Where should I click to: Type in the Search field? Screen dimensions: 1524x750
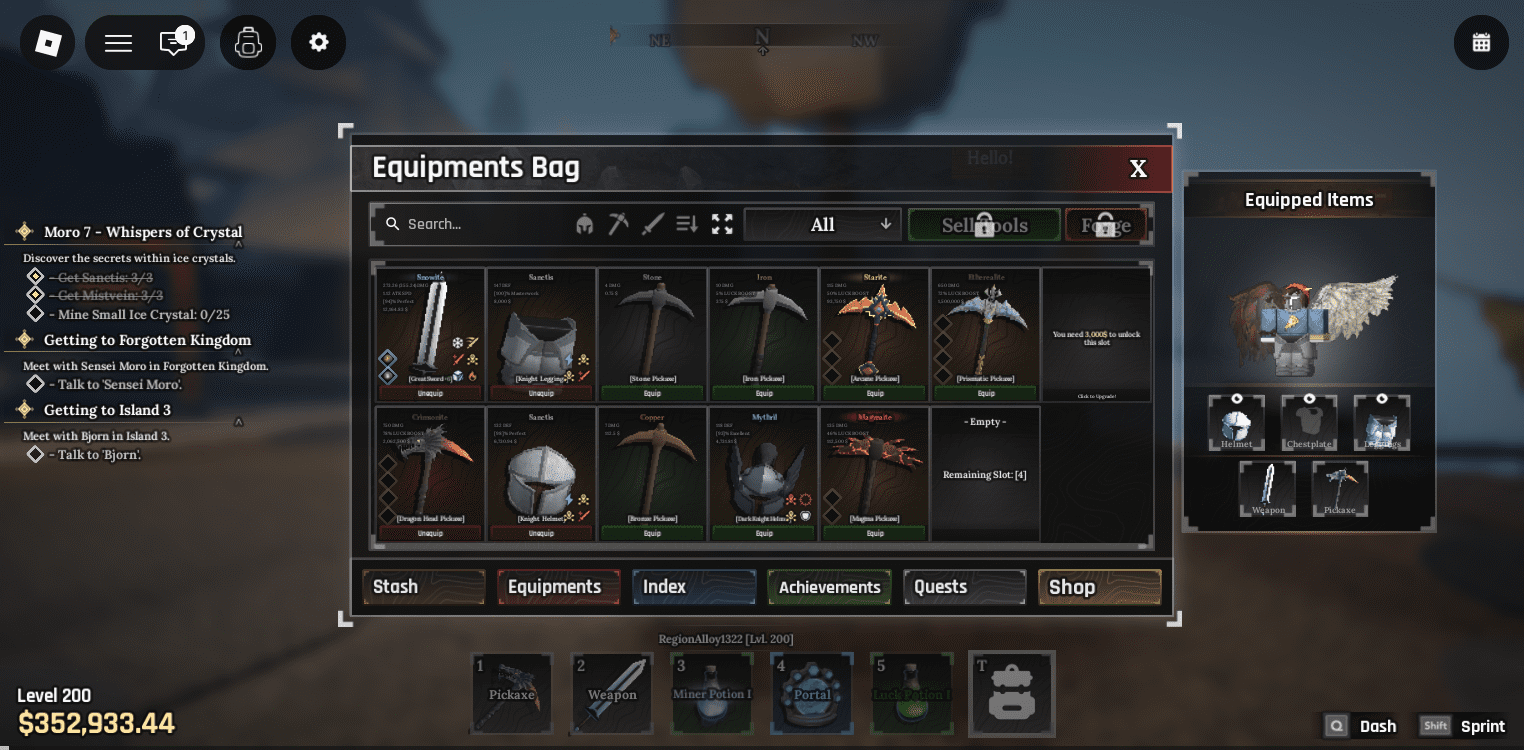click(470, 223)
